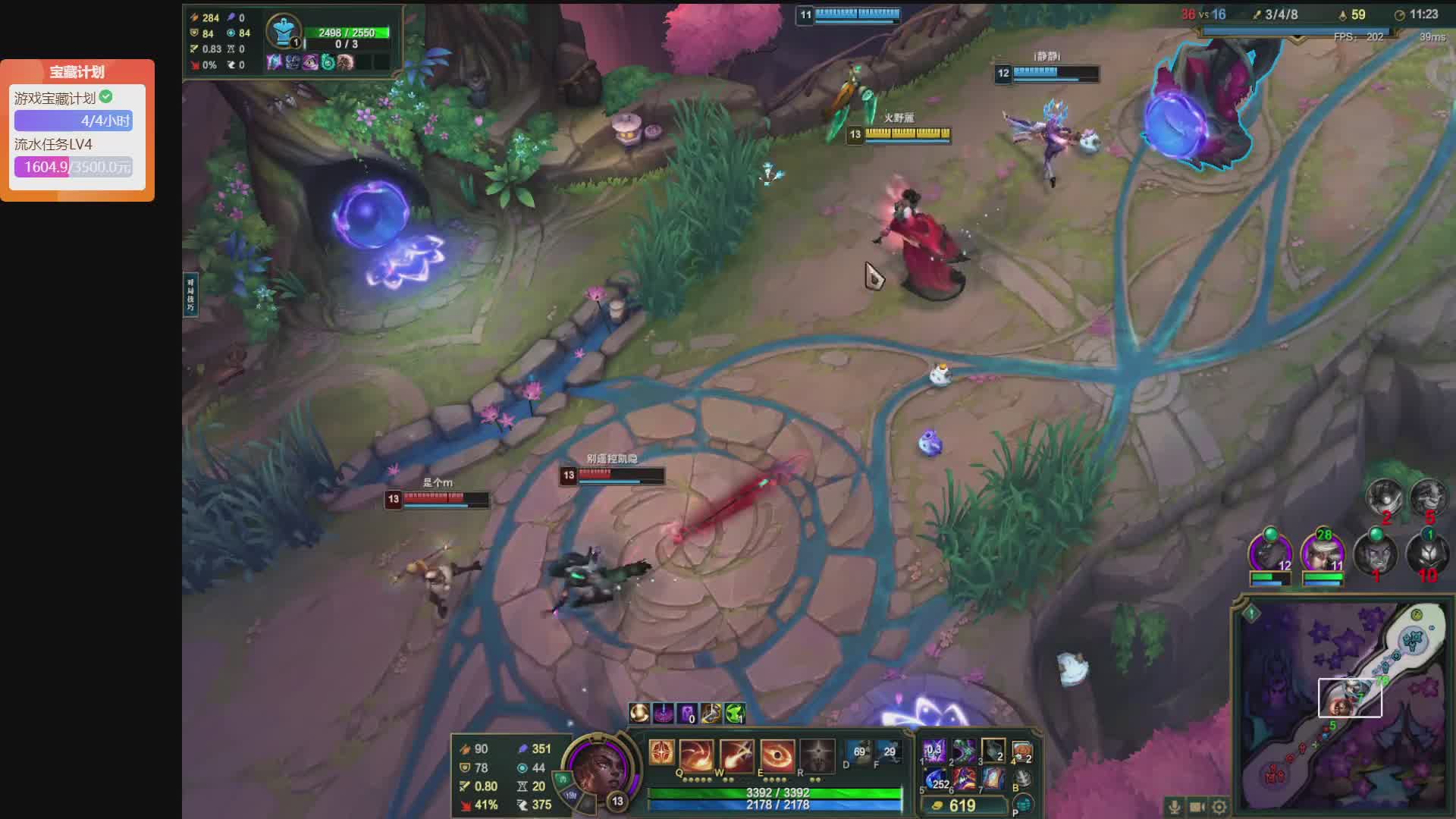Use the E fiery eye ability

point(777,755)
